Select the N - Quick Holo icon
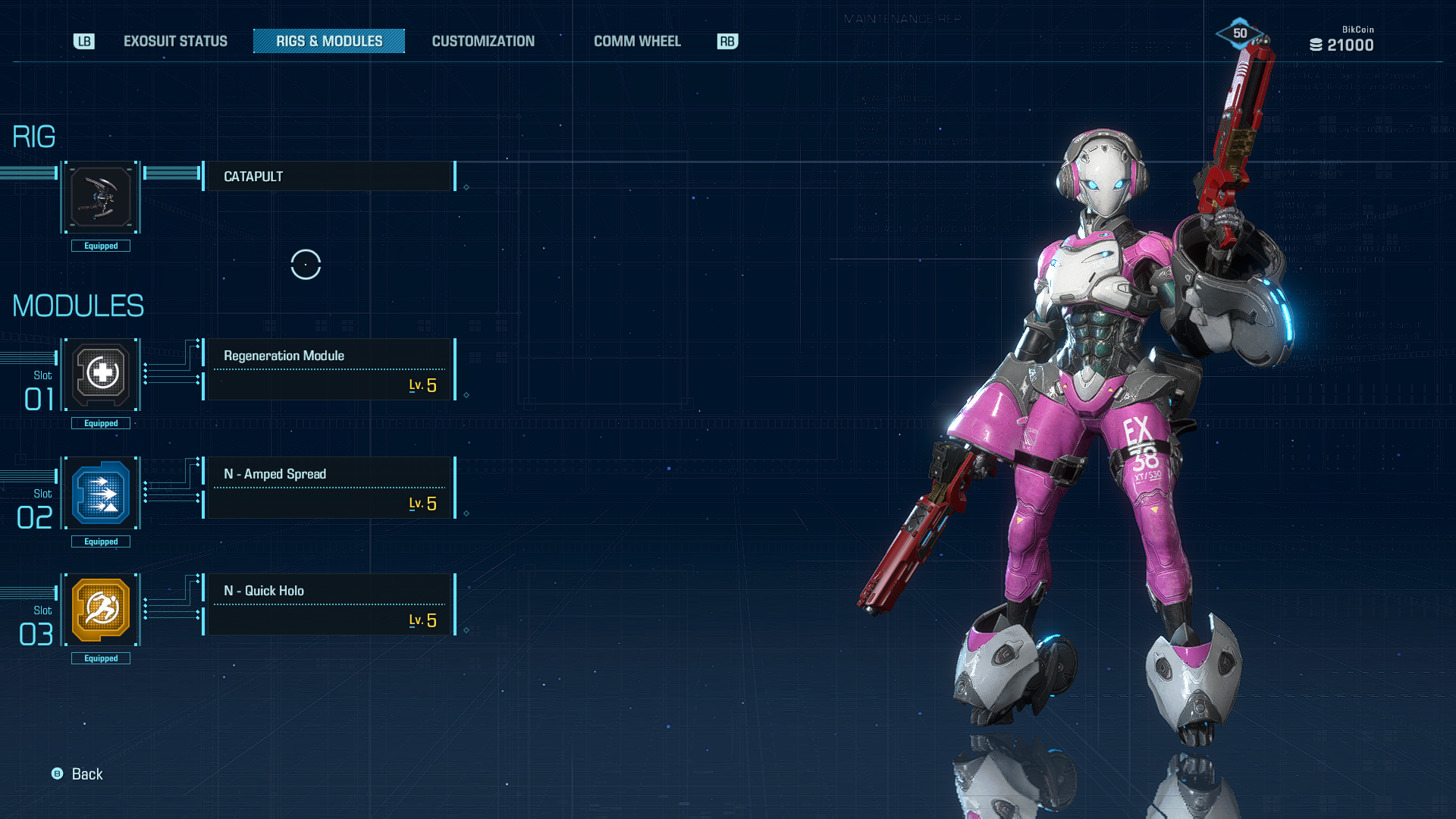The image size is (1456, 819). click(101, 610)
